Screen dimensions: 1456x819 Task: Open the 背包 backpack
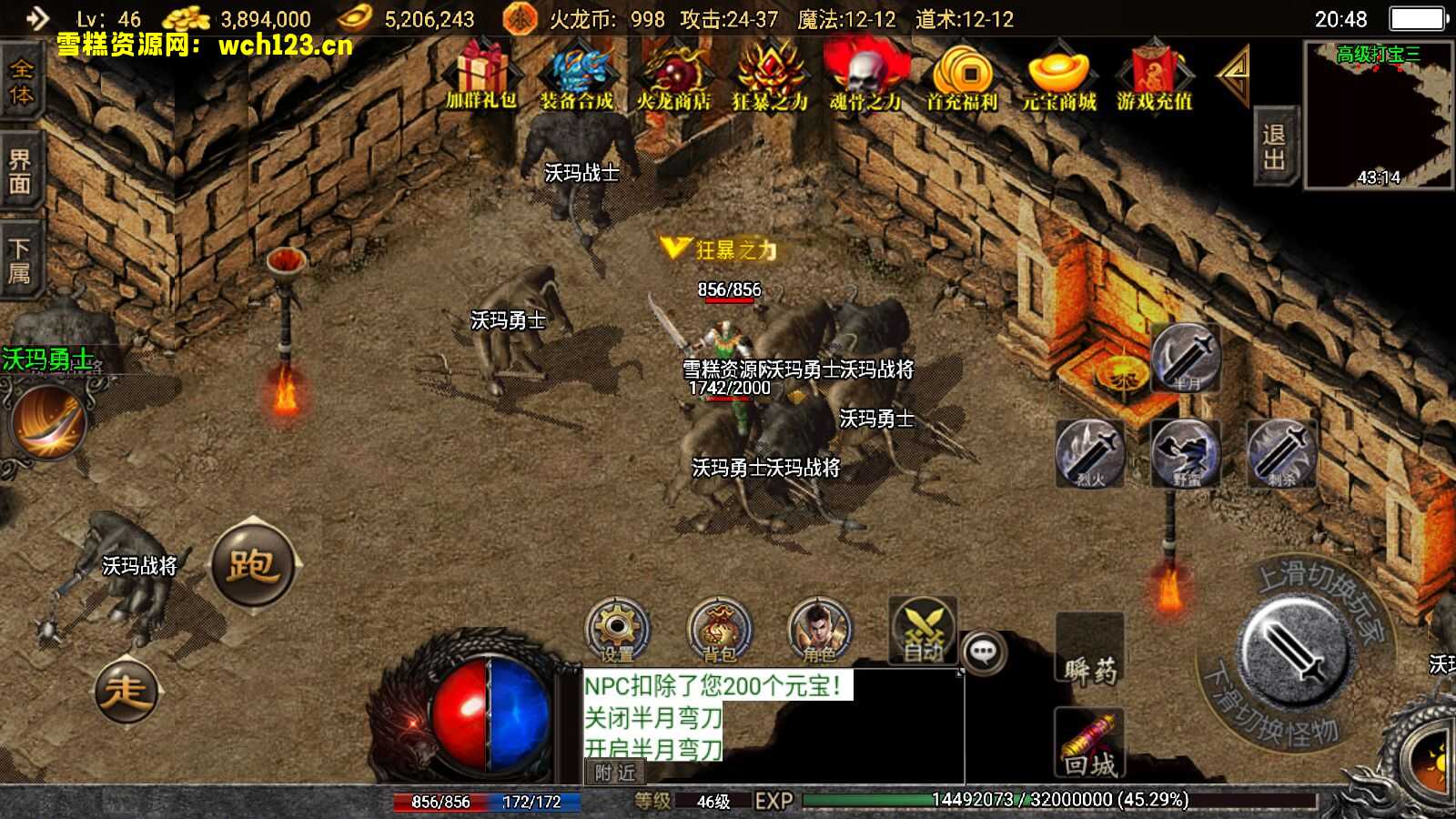[719, 630]
